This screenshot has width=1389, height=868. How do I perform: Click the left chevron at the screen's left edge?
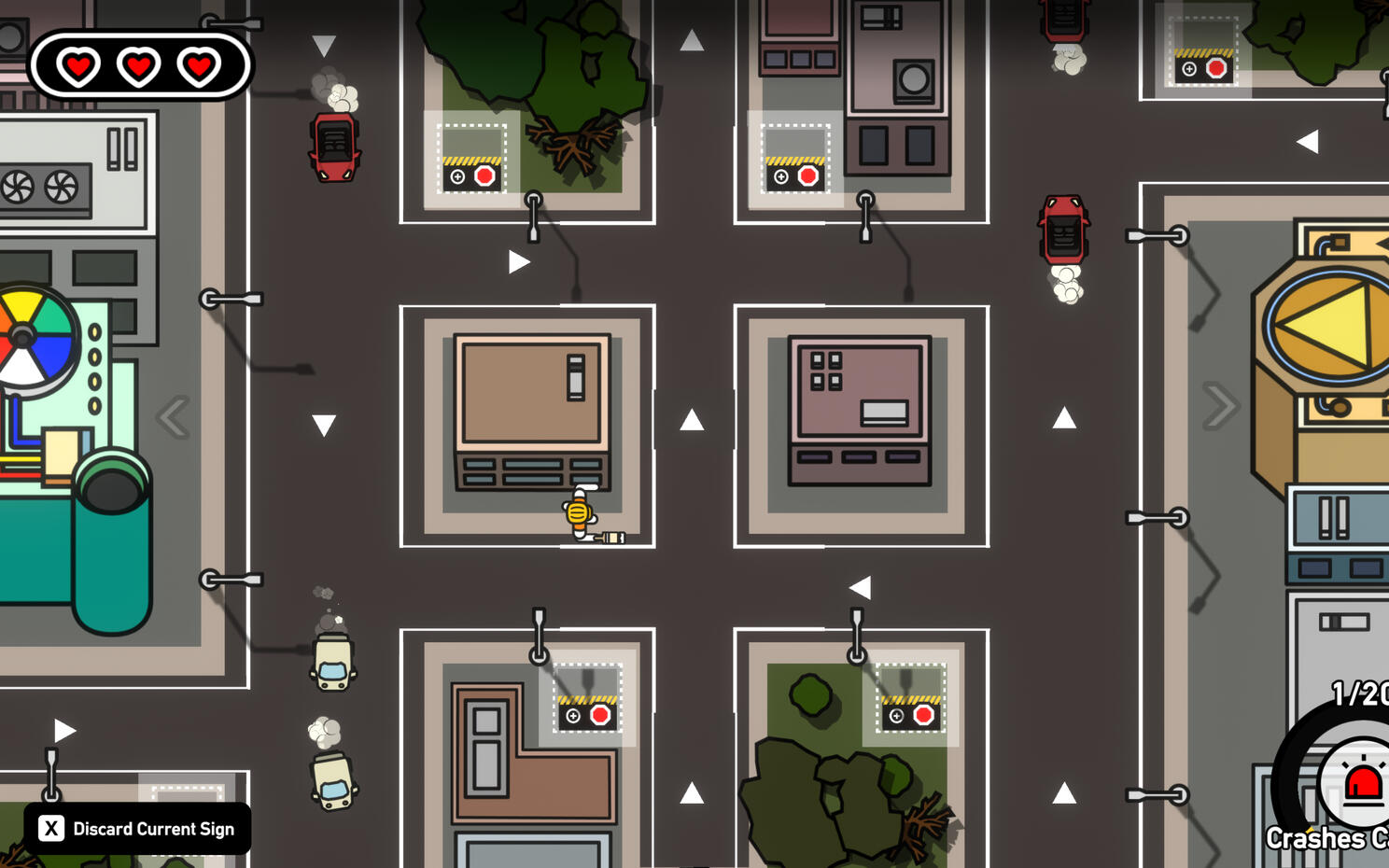click(173, 417)
